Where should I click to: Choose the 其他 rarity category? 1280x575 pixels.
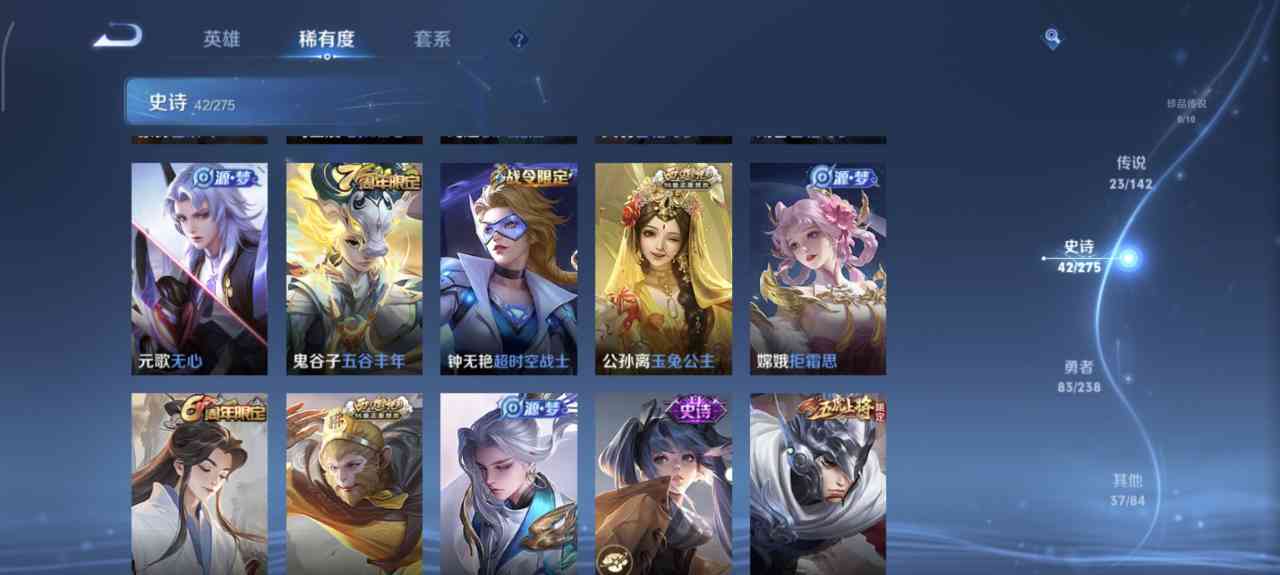[1127, 489]
